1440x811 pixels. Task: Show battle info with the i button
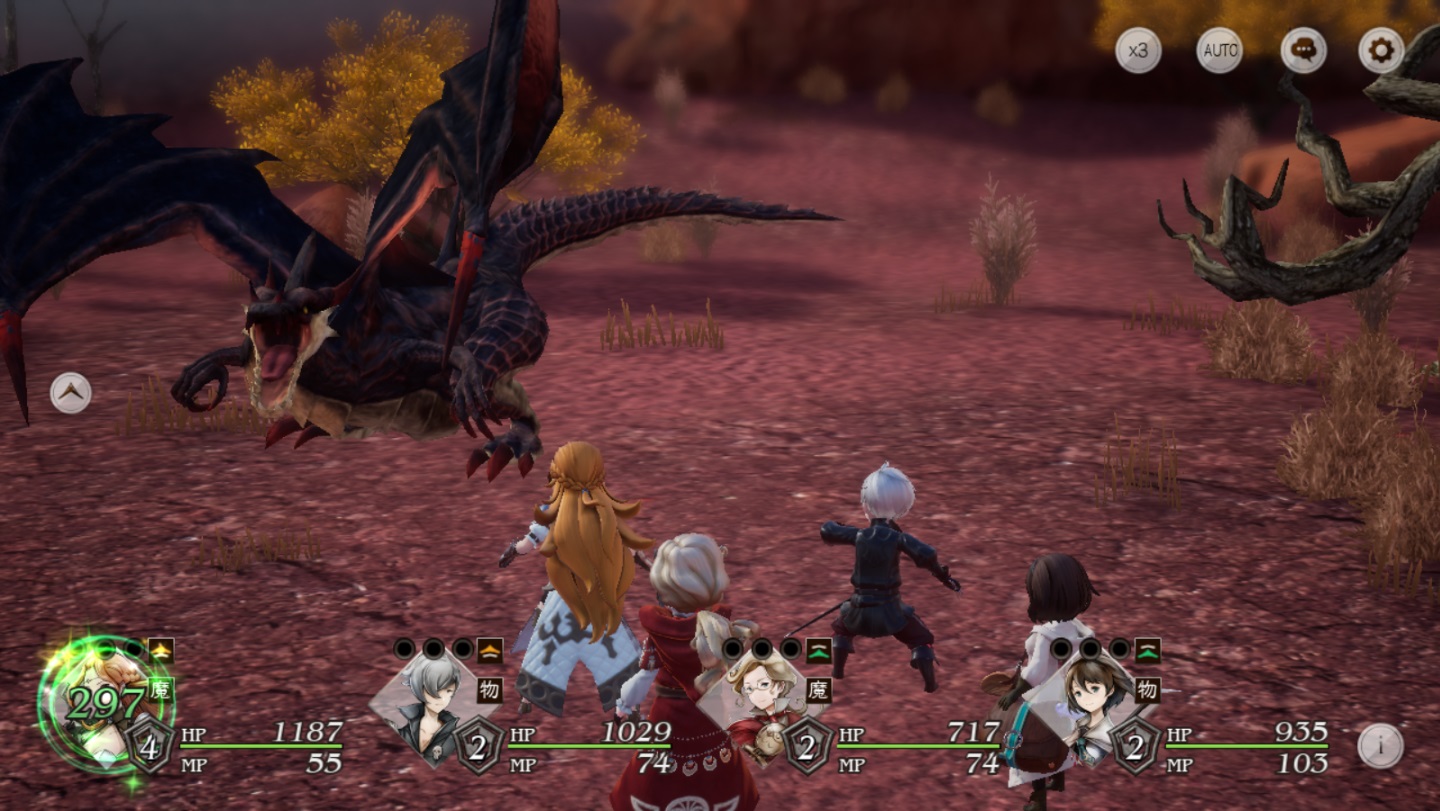[1380, 746]
